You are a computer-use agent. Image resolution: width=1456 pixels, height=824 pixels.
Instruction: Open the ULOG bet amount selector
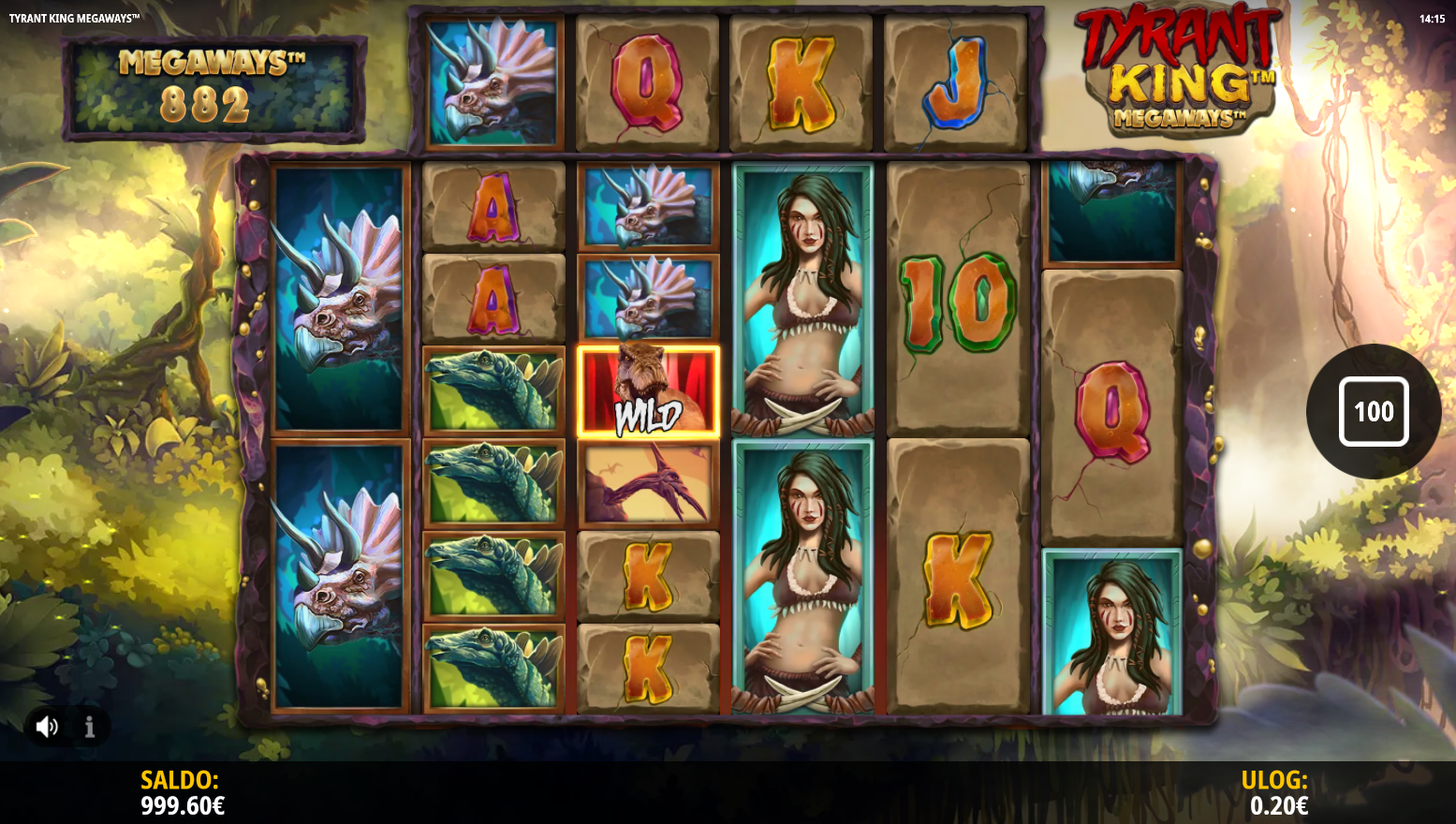pyautogui.click(x=1277, y=793)
